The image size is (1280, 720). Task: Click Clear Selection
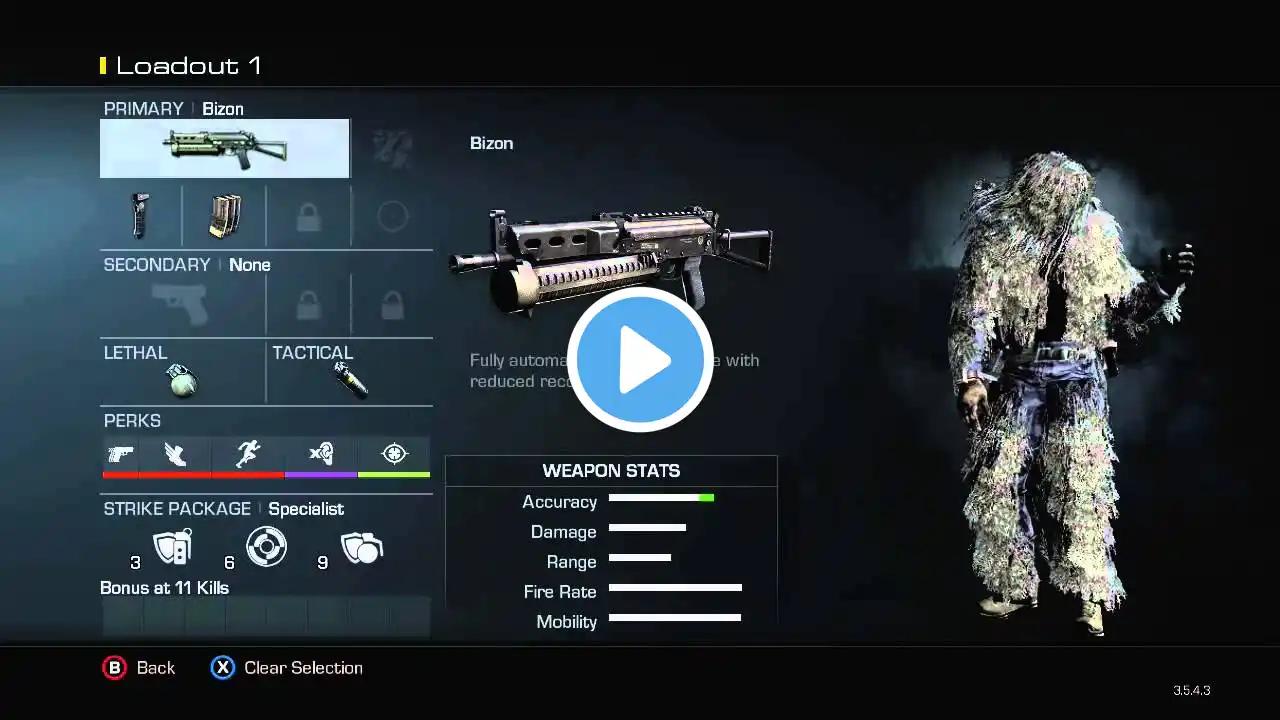287,668
